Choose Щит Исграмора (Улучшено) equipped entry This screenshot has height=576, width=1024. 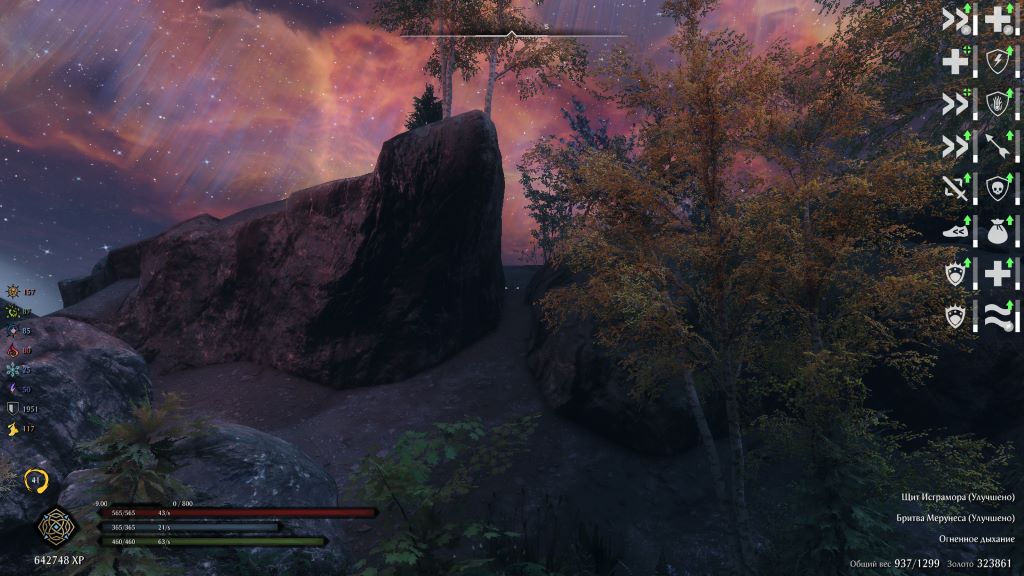point(956,497)
